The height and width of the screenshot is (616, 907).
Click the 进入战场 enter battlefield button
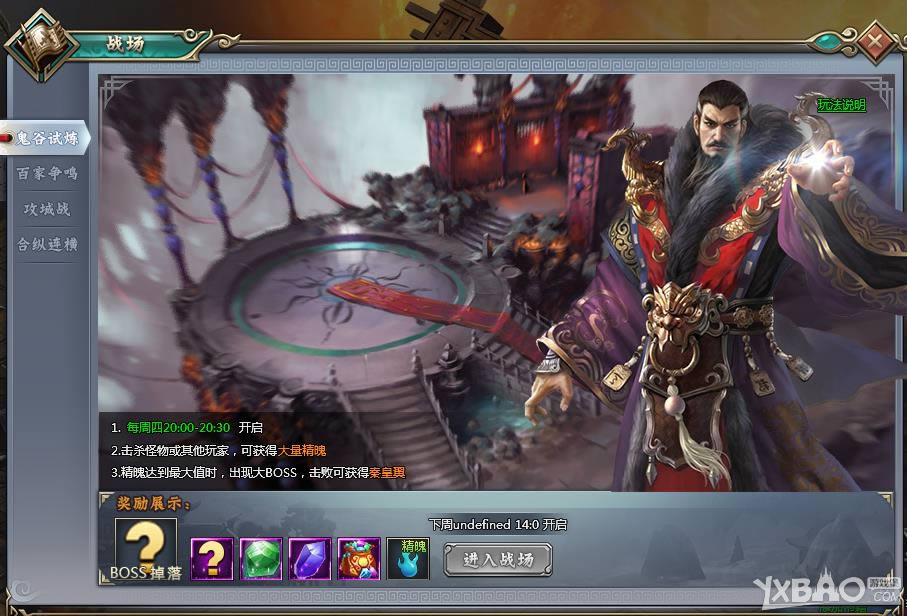tap(498, 559)
